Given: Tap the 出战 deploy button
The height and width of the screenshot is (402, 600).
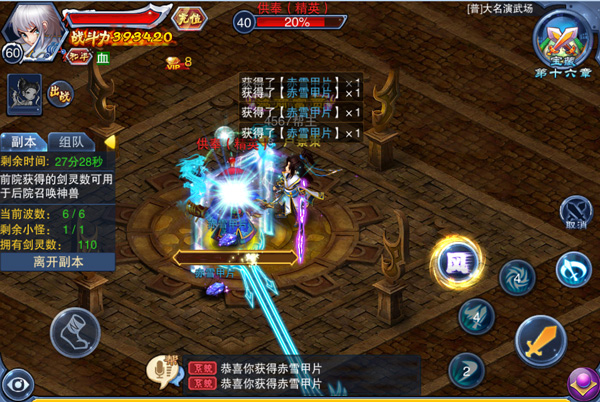Looking at the screenshot, I should point(59,95).
